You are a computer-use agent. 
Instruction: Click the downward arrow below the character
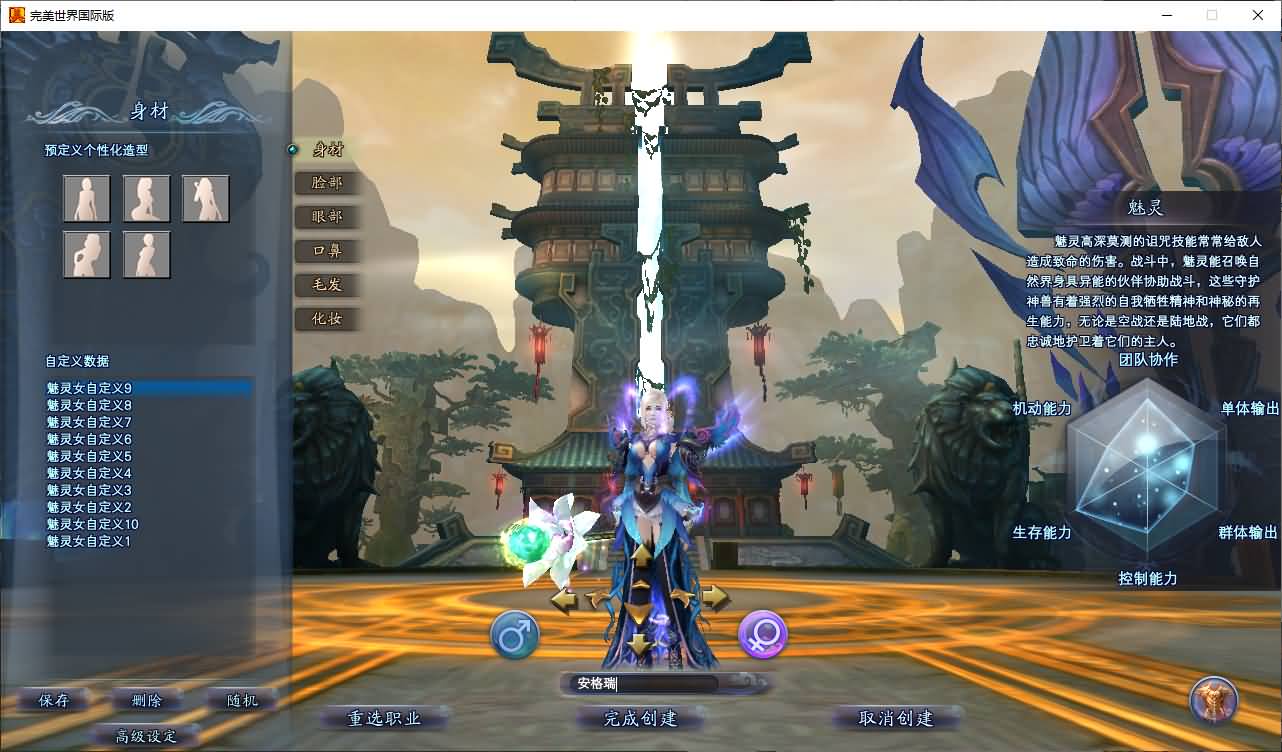(x=640, y=645)
